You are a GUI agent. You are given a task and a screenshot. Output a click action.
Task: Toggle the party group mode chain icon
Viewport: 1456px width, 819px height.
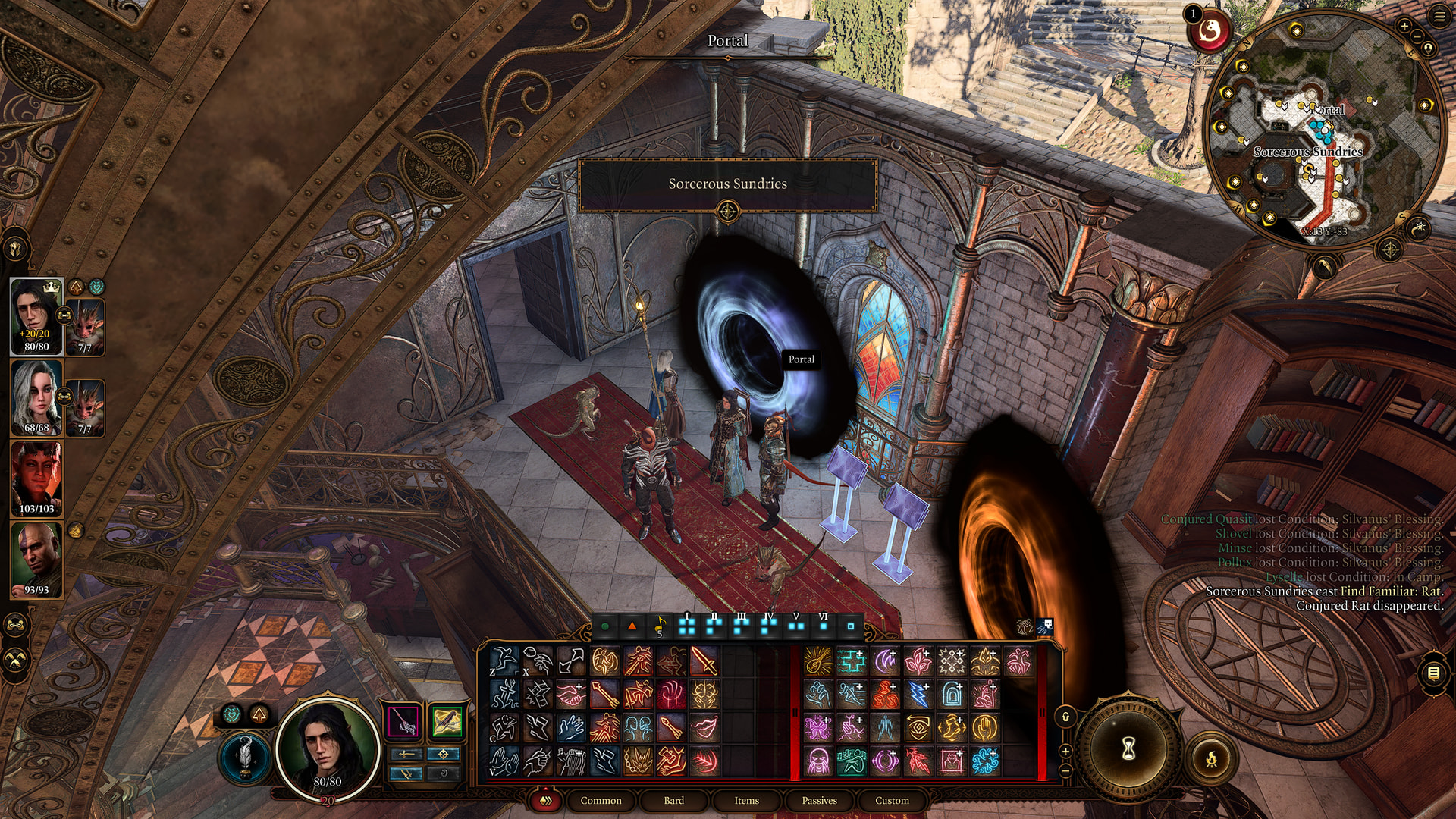pyautogui.click(x=16, y=626)
